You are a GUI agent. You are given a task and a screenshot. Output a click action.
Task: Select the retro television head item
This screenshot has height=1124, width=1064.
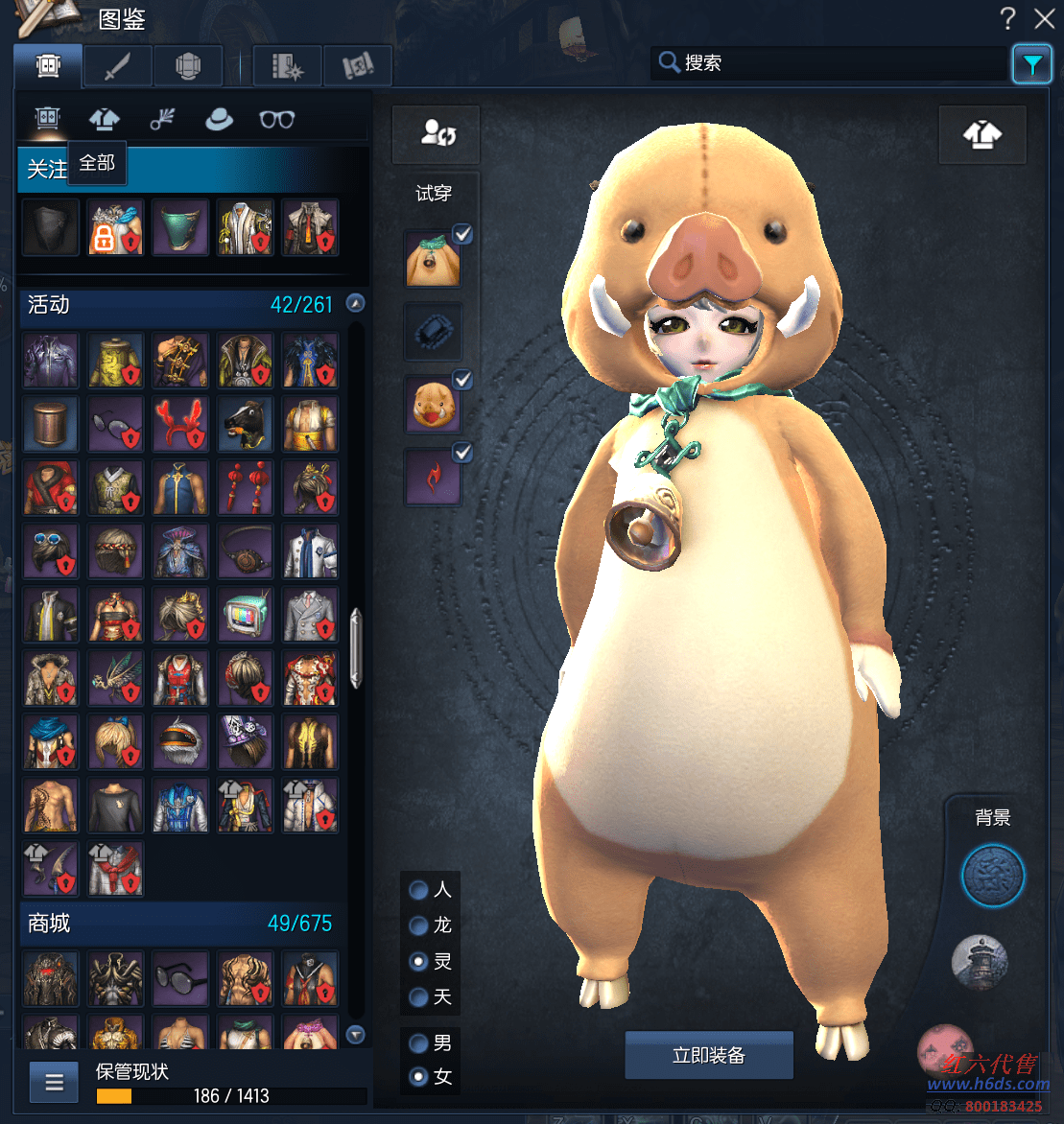click(x=245, y=615)
